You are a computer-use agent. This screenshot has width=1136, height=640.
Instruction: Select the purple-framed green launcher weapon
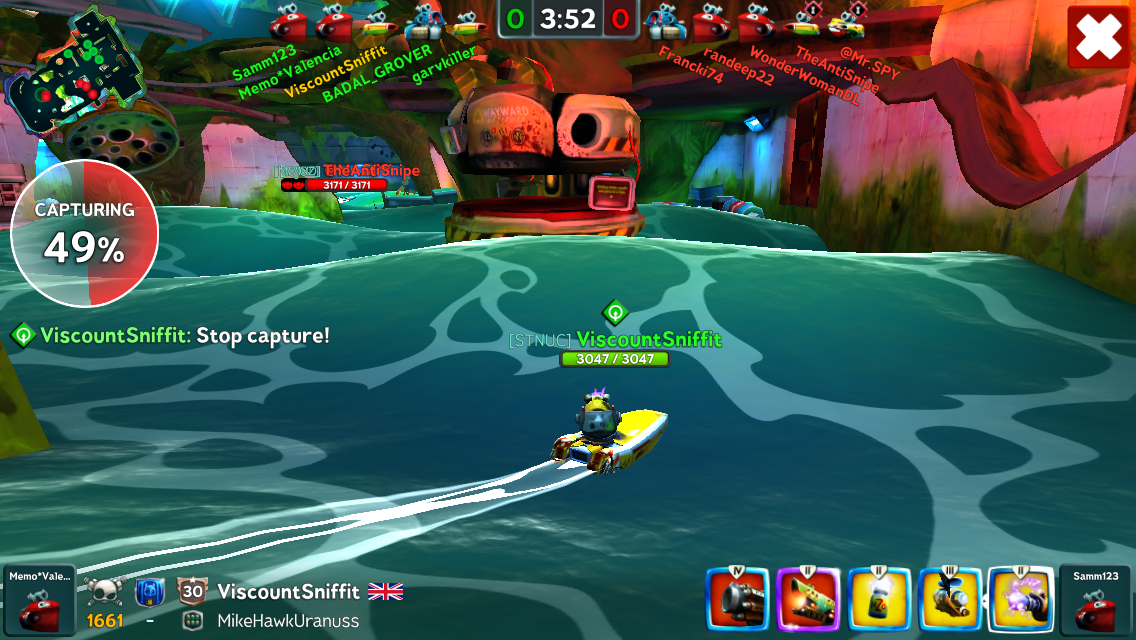pyautogui.click(x=808, y=600)
